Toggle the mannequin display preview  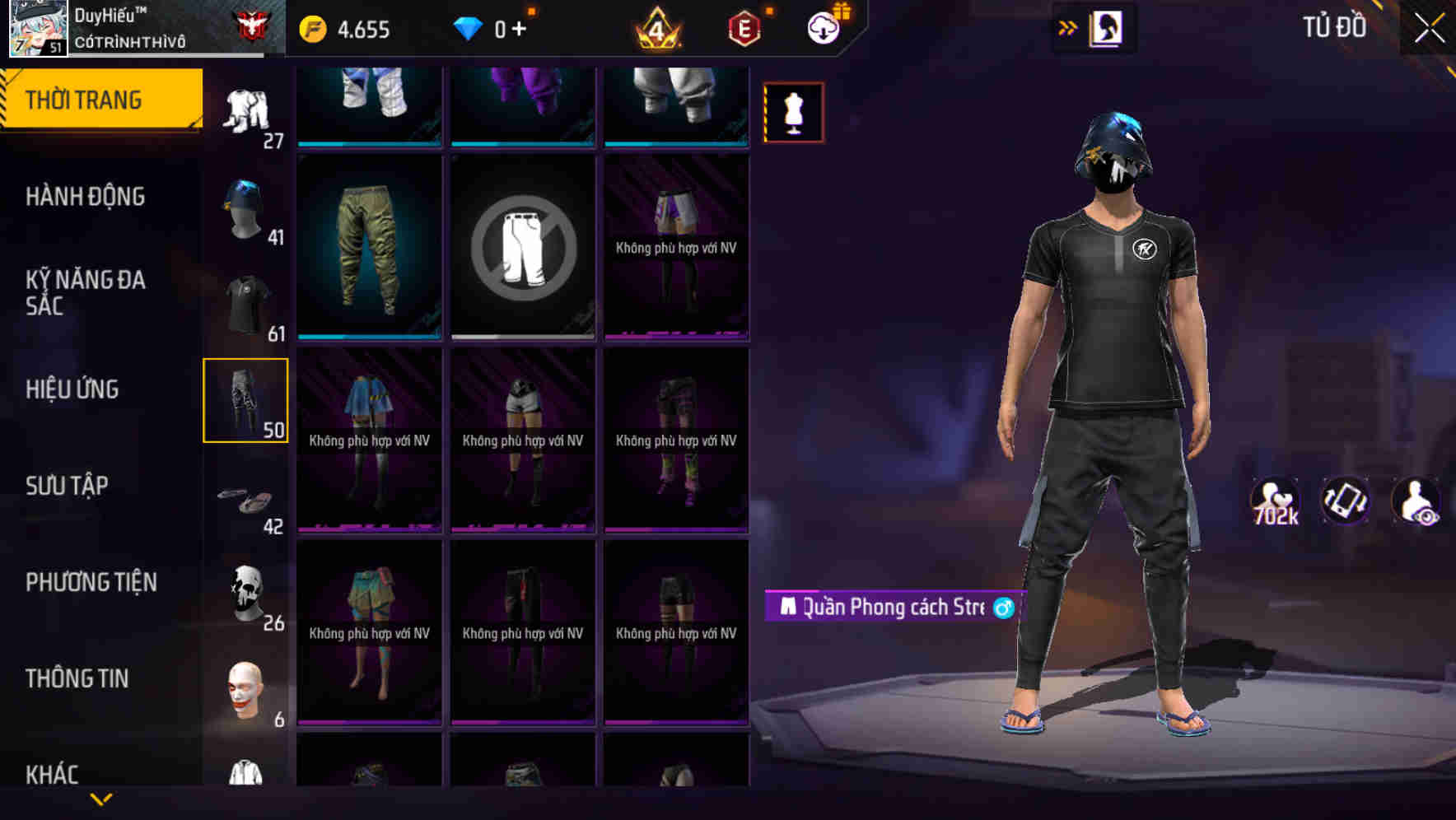click(x=793, y=112)
